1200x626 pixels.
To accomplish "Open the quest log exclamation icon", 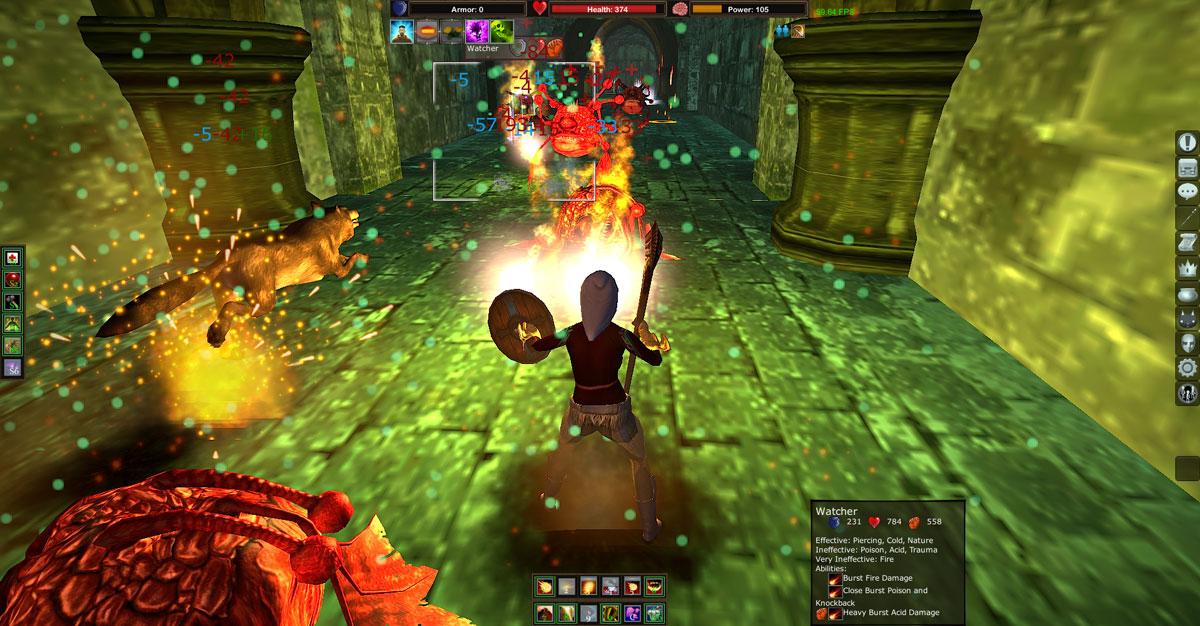I will pos(1187,142).
